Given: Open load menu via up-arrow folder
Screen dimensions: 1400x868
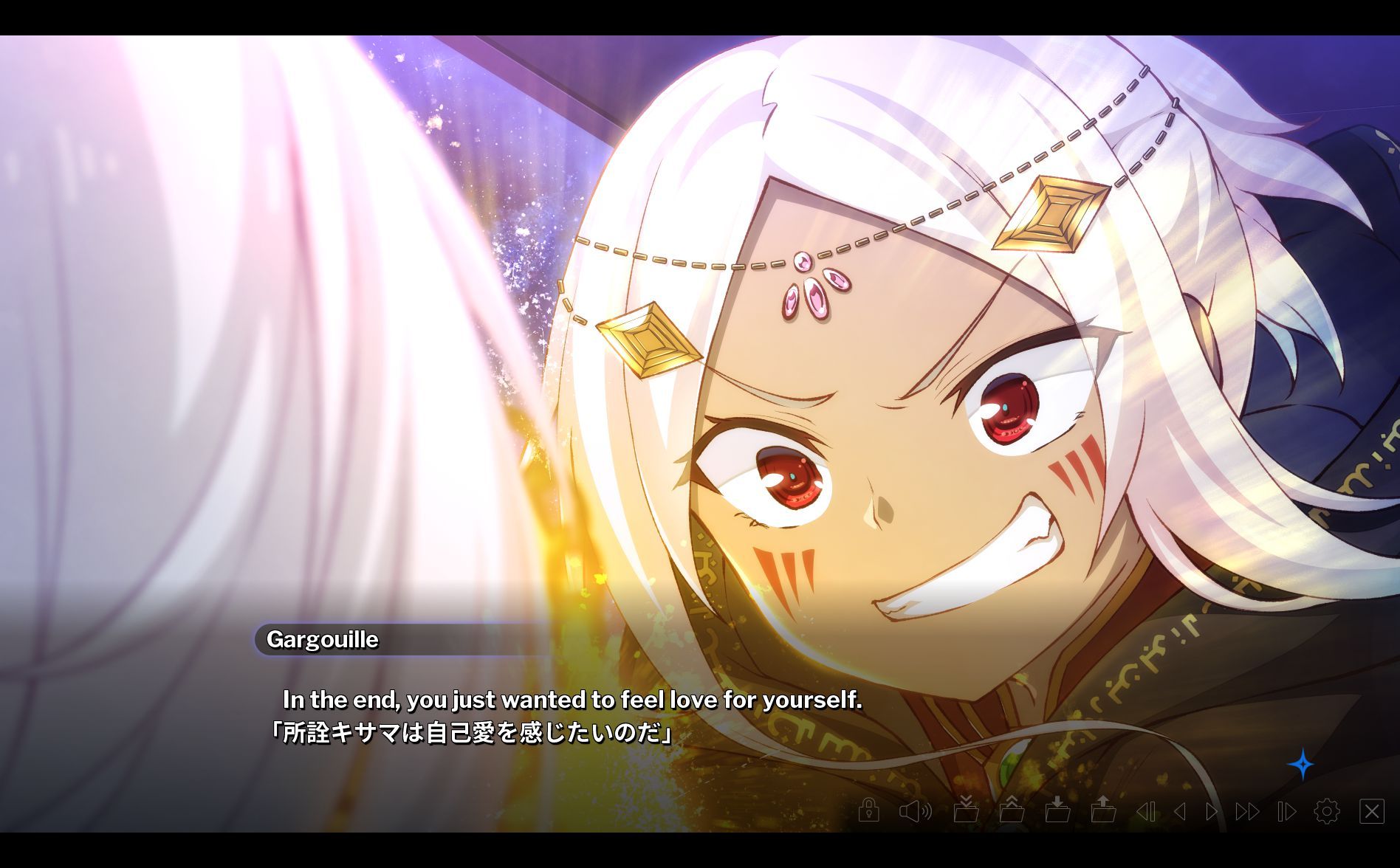Looking at the screenshot, I should (x=1103, y=810).
